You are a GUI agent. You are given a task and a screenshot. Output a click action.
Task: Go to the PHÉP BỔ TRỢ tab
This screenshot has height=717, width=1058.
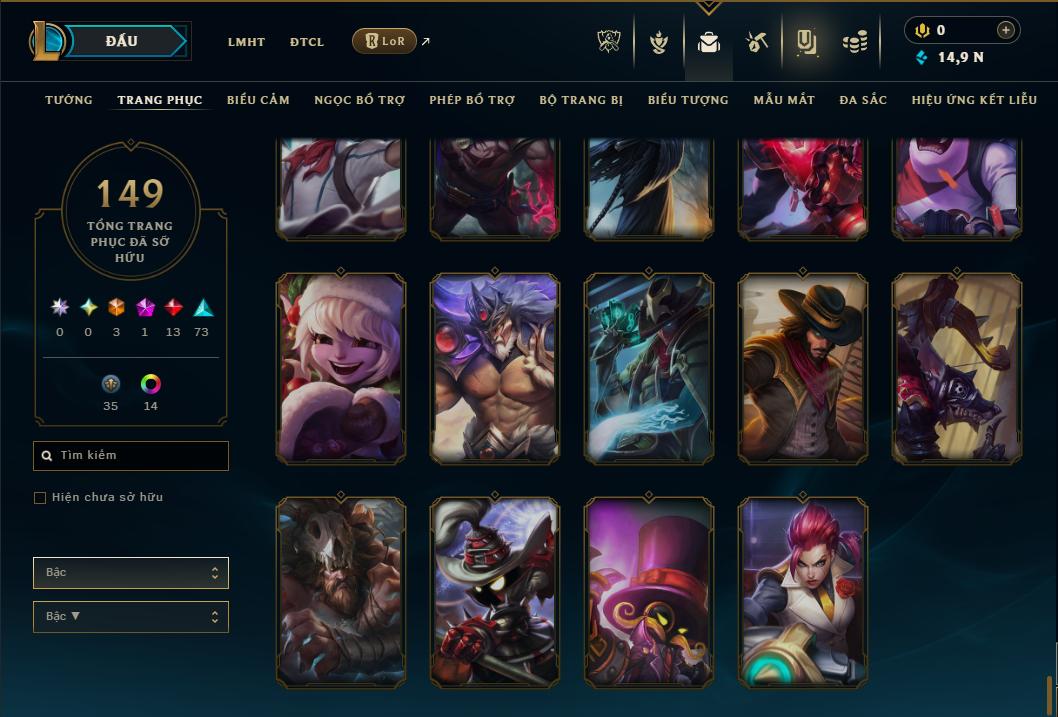[472, 100]
